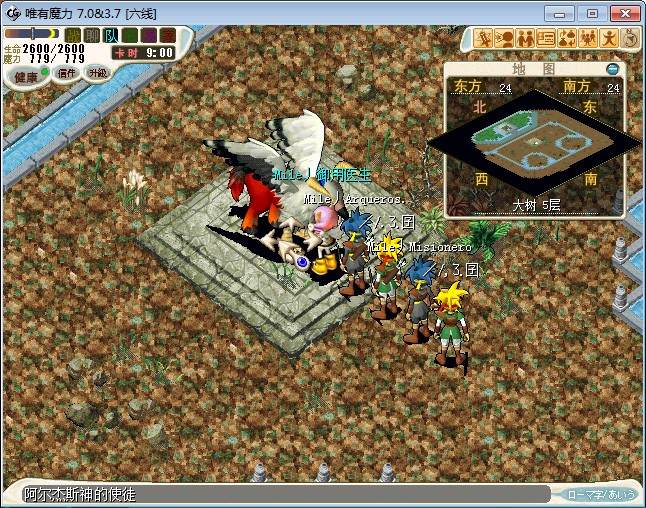Toggle the 家 family switch
Viewport: 646px width, 508px height.
165,35
